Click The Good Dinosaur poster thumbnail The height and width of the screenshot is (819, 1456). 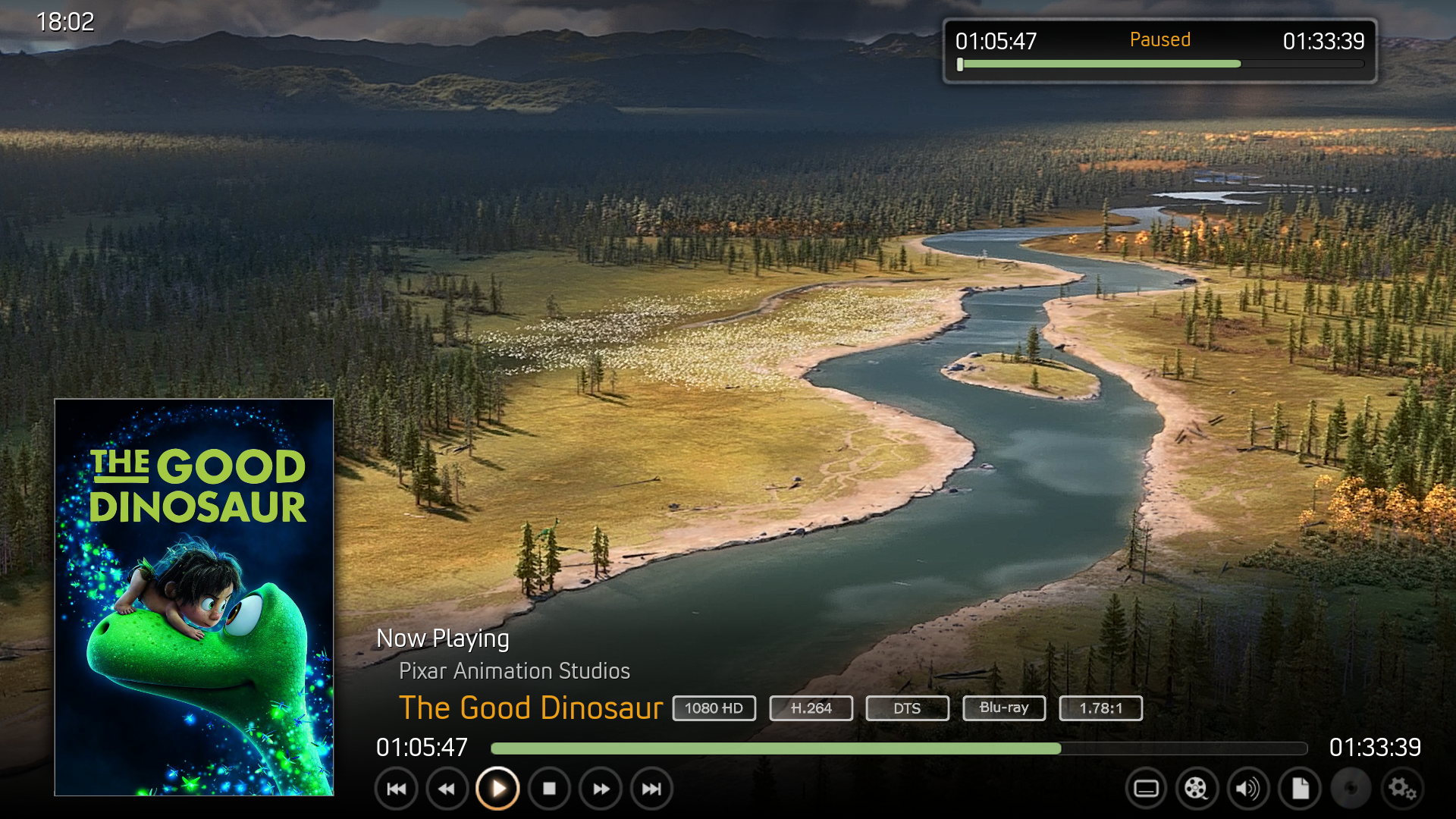[194, 597]
